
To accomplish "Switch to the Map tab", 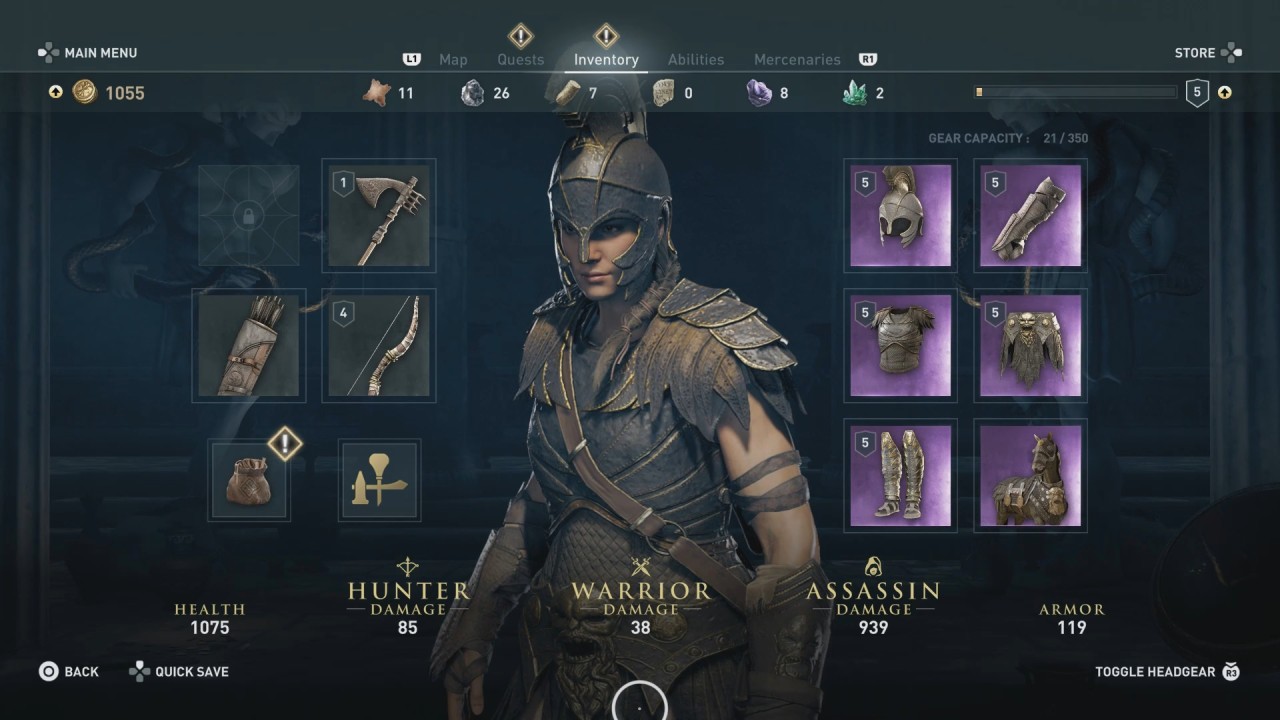I will pyautogui.click(x=453, y=60).
